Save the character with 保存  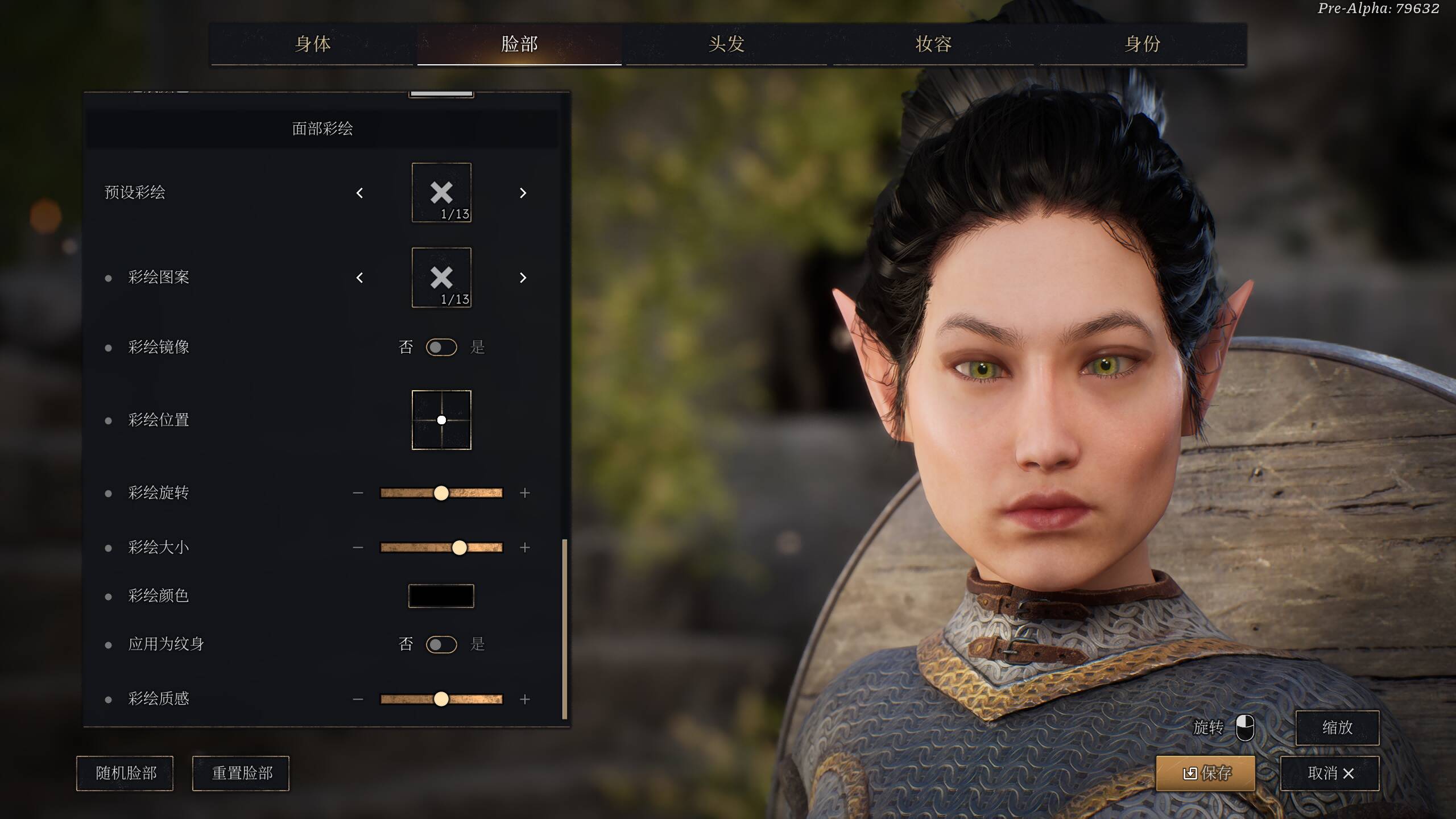click(x=1205, y=773)
